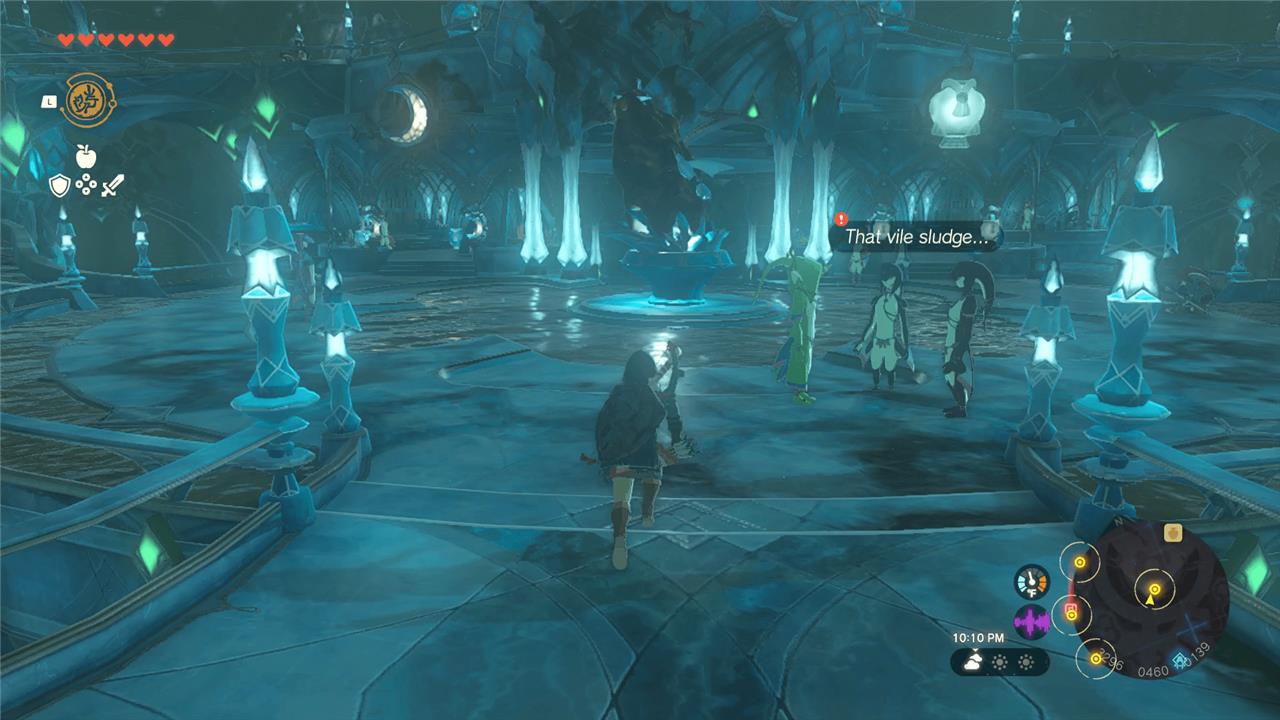The image size is (1280, 720).
Task: Click the tan apple badge atop minimap
Action: point(1174,534)
